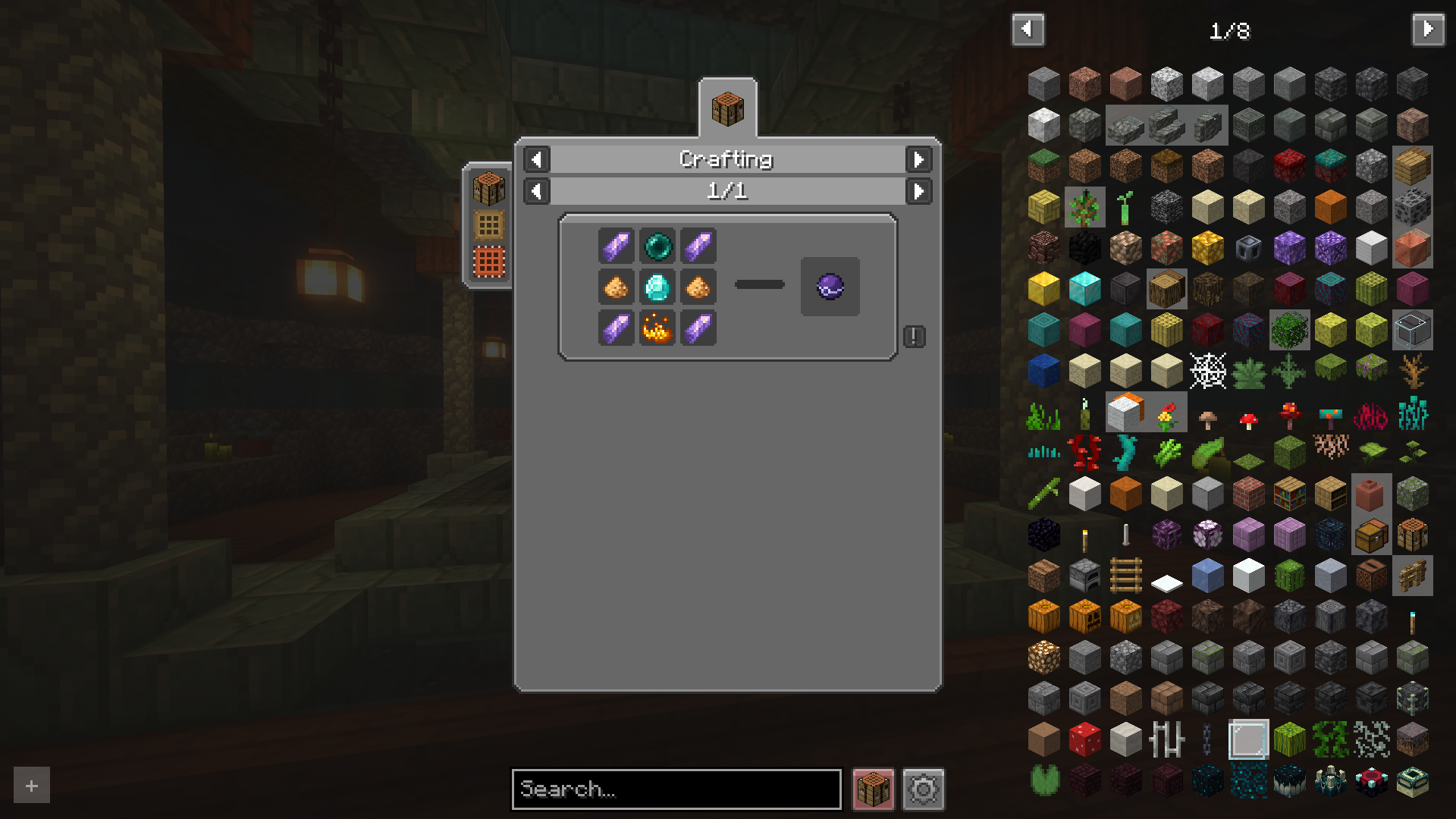Go to the previous item list page
The image size is (1456, 819).
pyautogui.click(x=1028, y=30)
